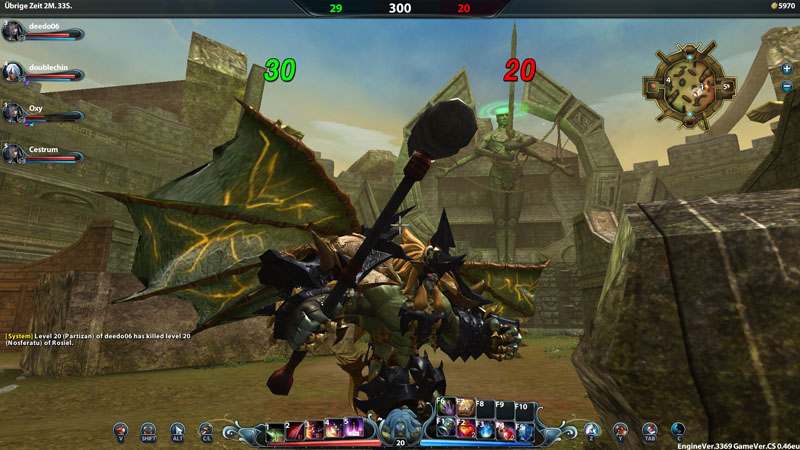The height and width of the screenshot is (450, 800).
Task: Select party member deedo06's portrait
Action: [13, 32]
